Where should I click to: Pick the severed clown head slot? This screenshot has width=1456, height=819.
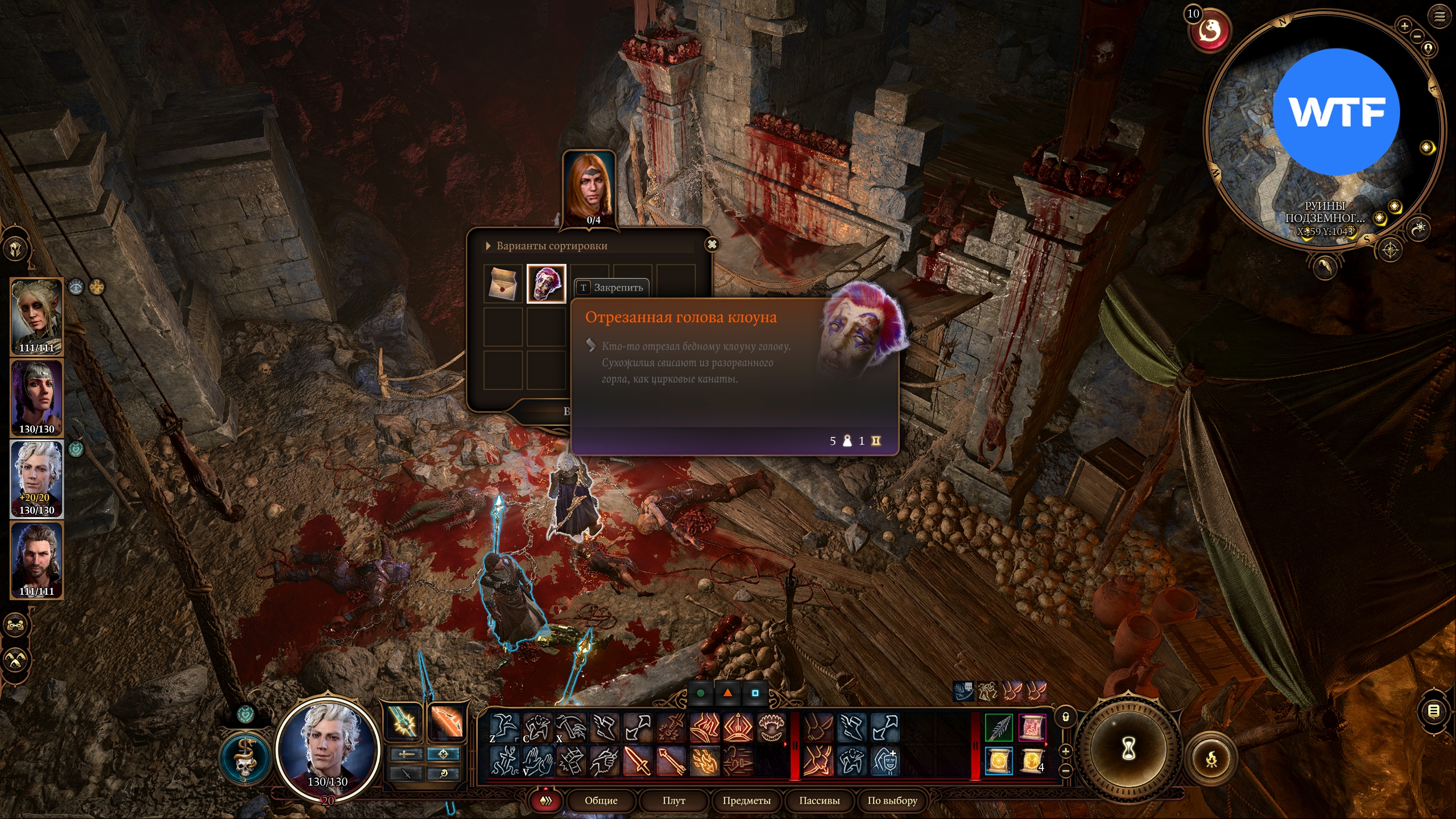point(546,283)
